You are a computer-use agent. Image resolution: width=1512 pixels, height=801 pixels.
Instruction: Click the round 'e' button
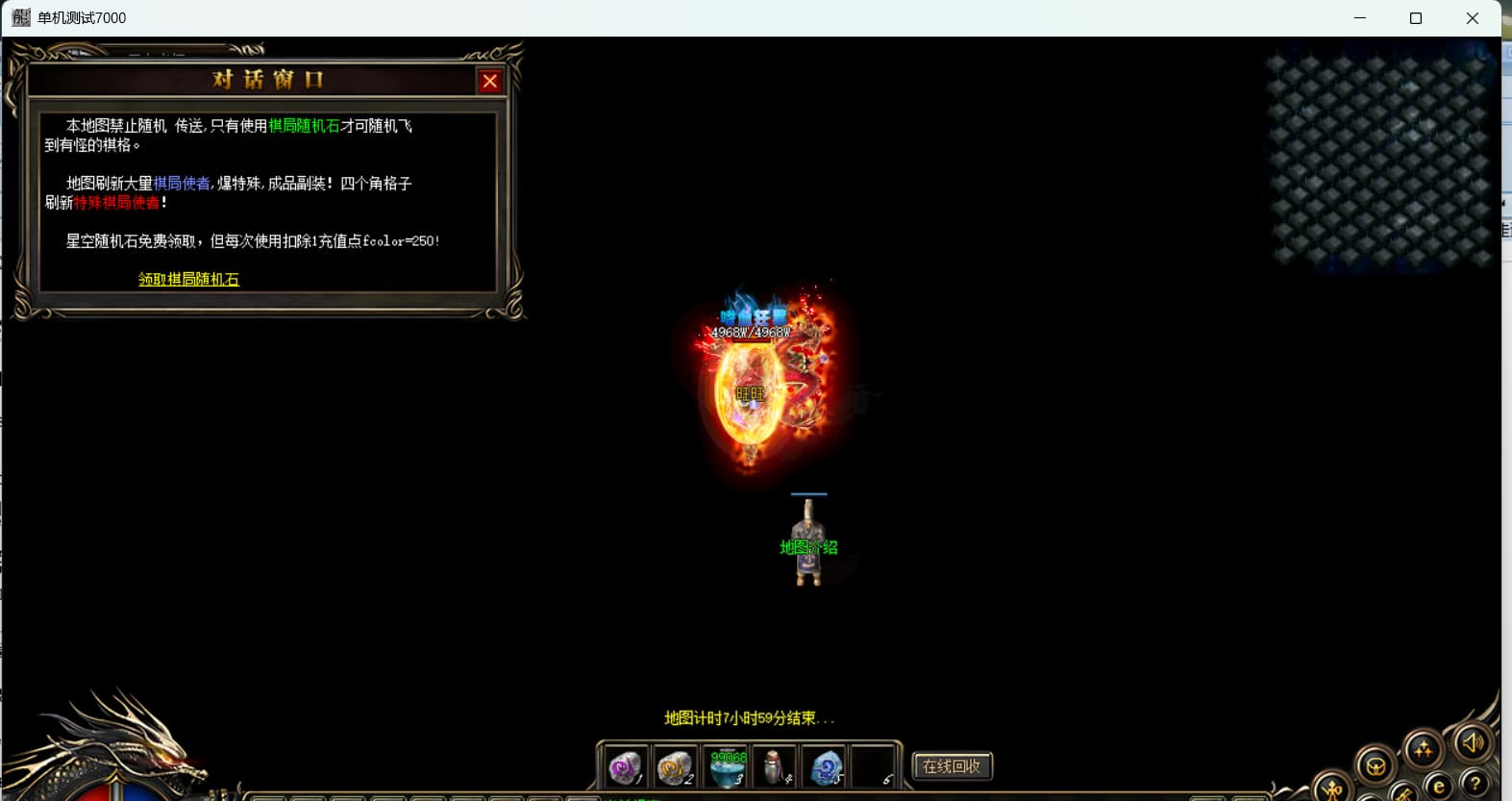[x=1438, y=788]
